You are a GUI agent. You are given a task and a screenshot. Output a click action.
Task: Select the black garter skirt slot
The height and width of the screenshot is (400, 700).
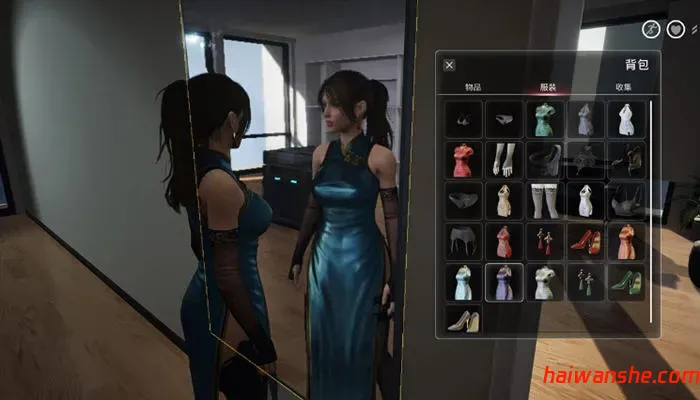pos(463,241)
